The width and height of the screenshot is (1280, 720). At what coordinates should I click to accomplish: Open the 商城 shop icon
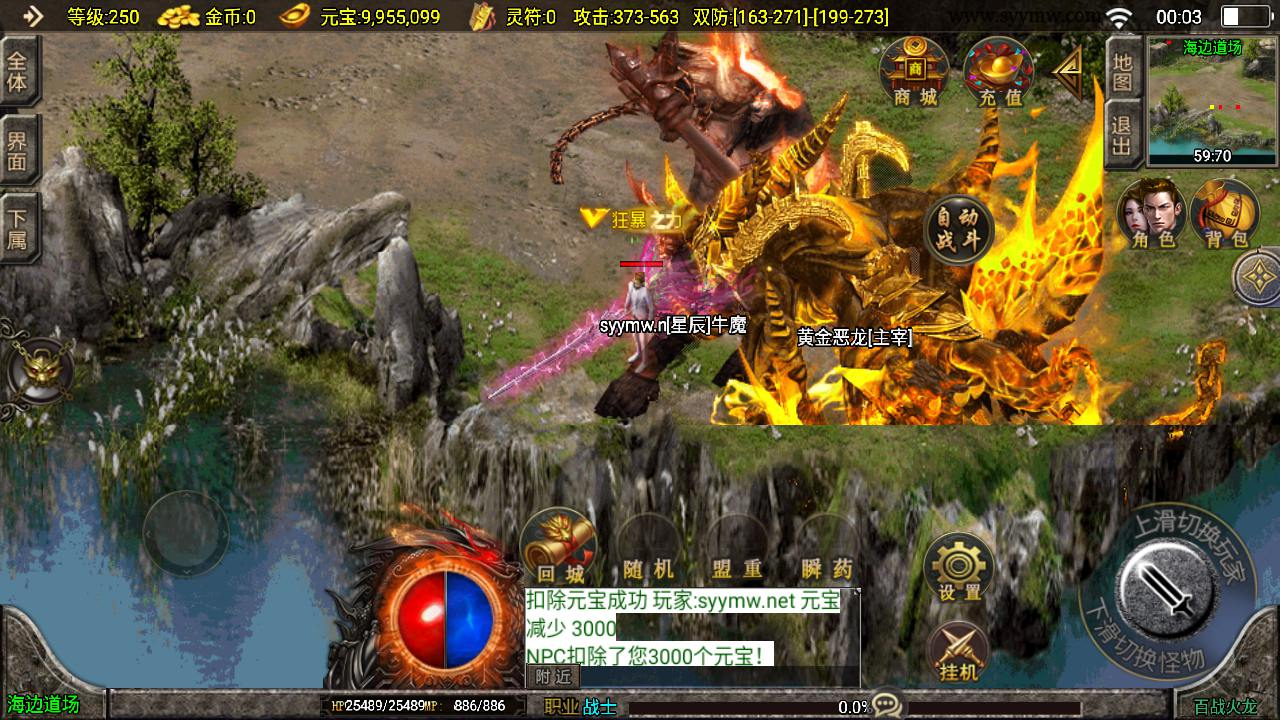pyautogui.click(x=914, y=72)
